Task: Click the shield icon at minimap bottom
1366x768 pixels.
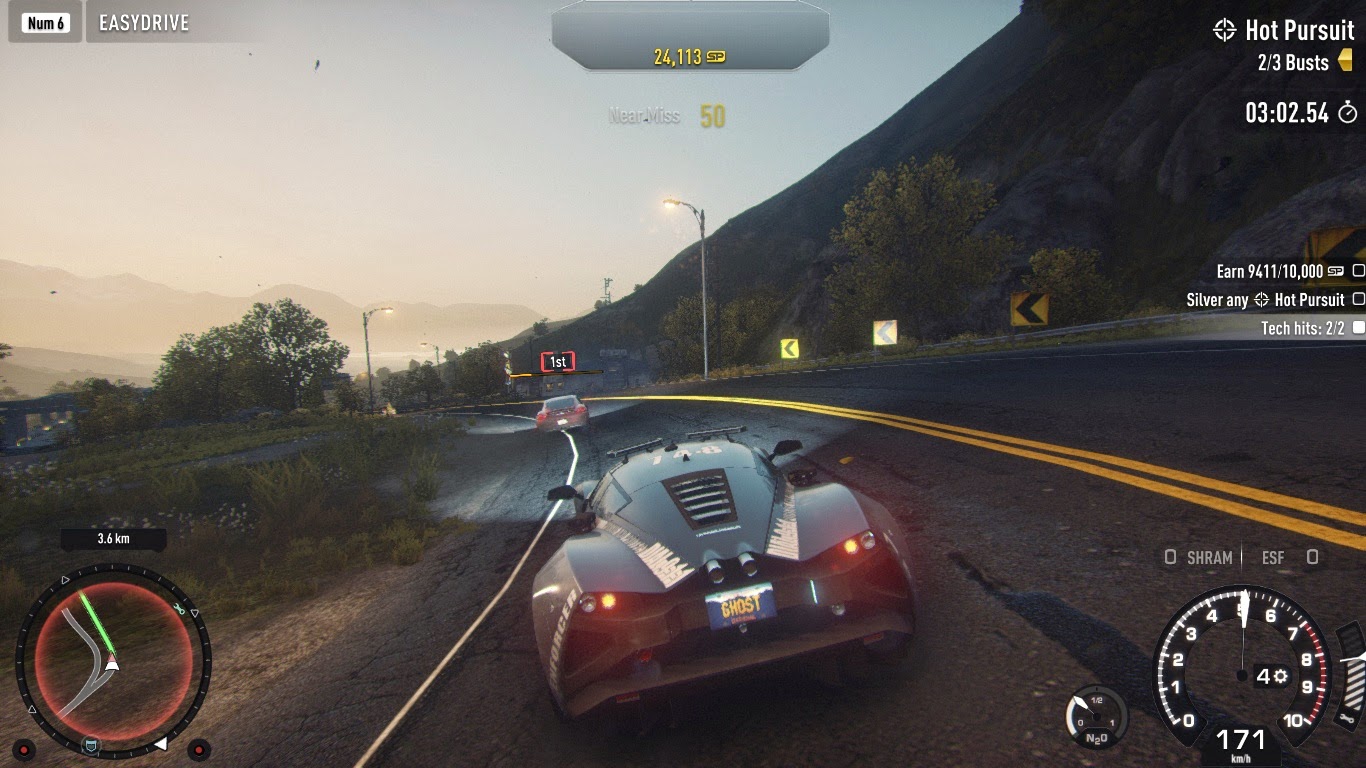Action: (x=90, y=746)
